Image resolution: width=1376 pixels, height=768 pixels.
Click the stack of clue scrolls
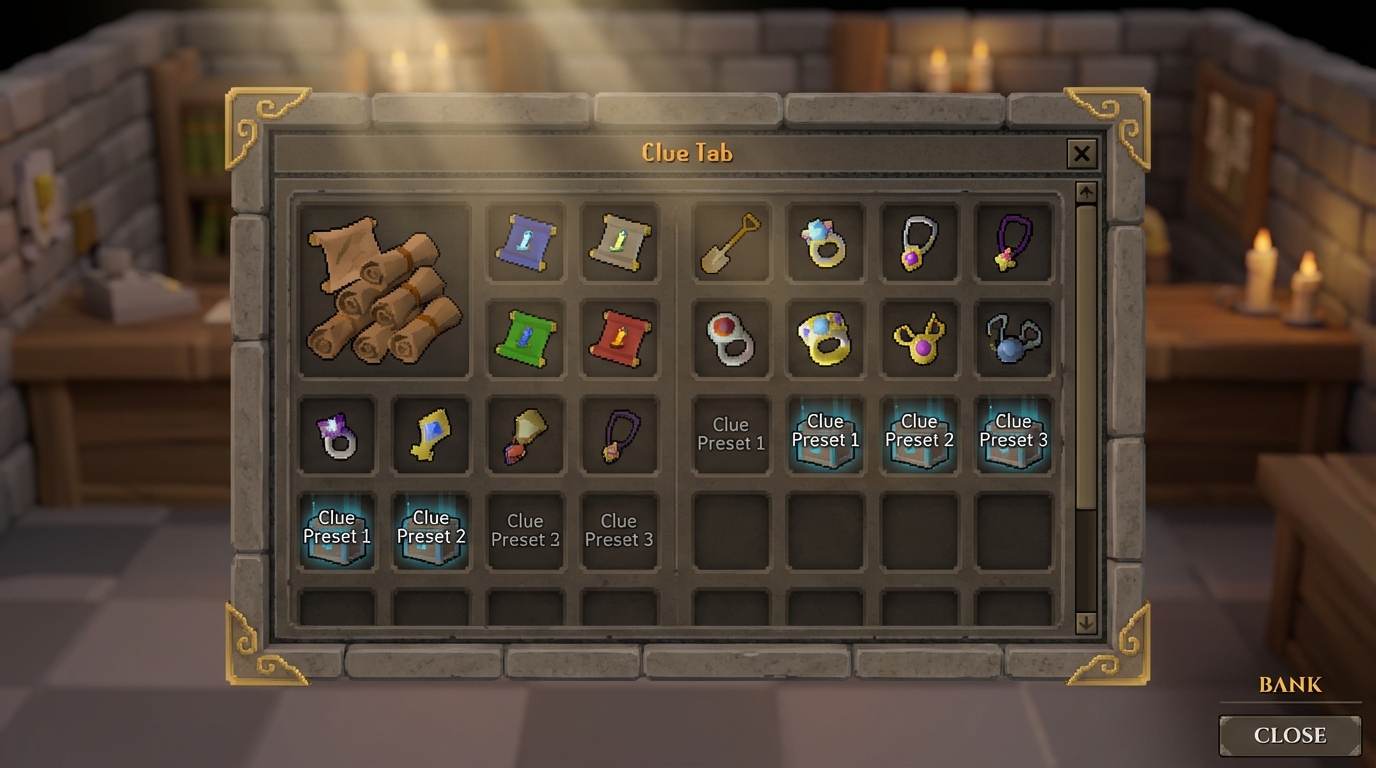pyautogui.click(x=383, y=290)
